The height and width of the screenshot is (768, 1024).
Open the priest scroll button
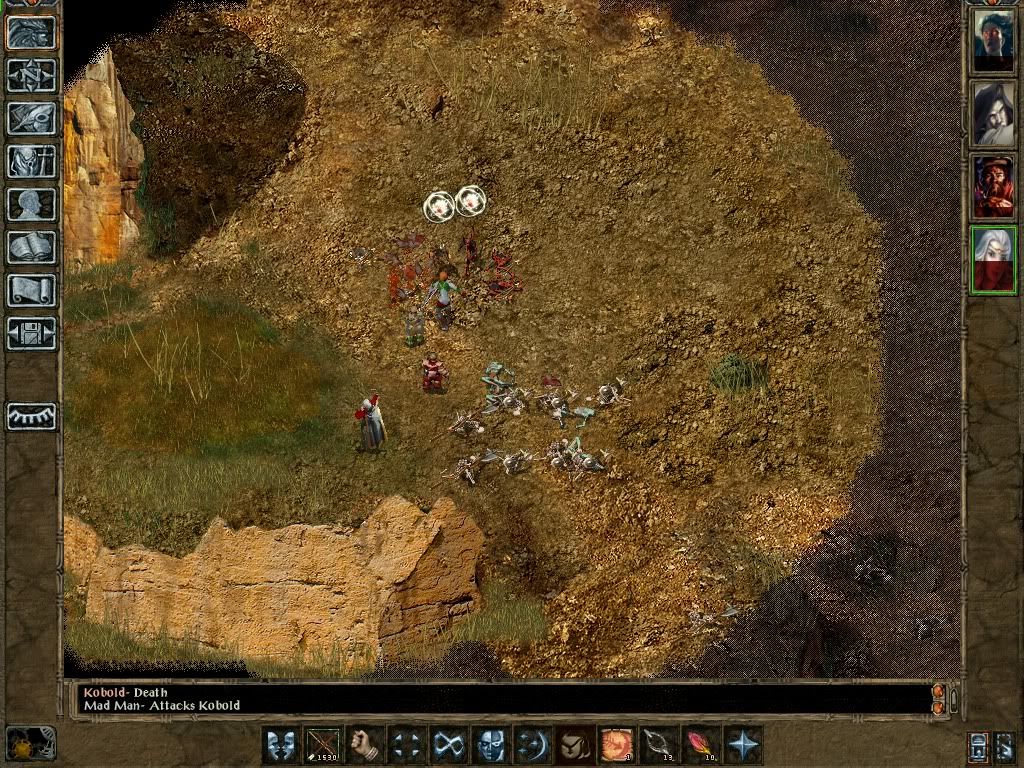point(31,290)
